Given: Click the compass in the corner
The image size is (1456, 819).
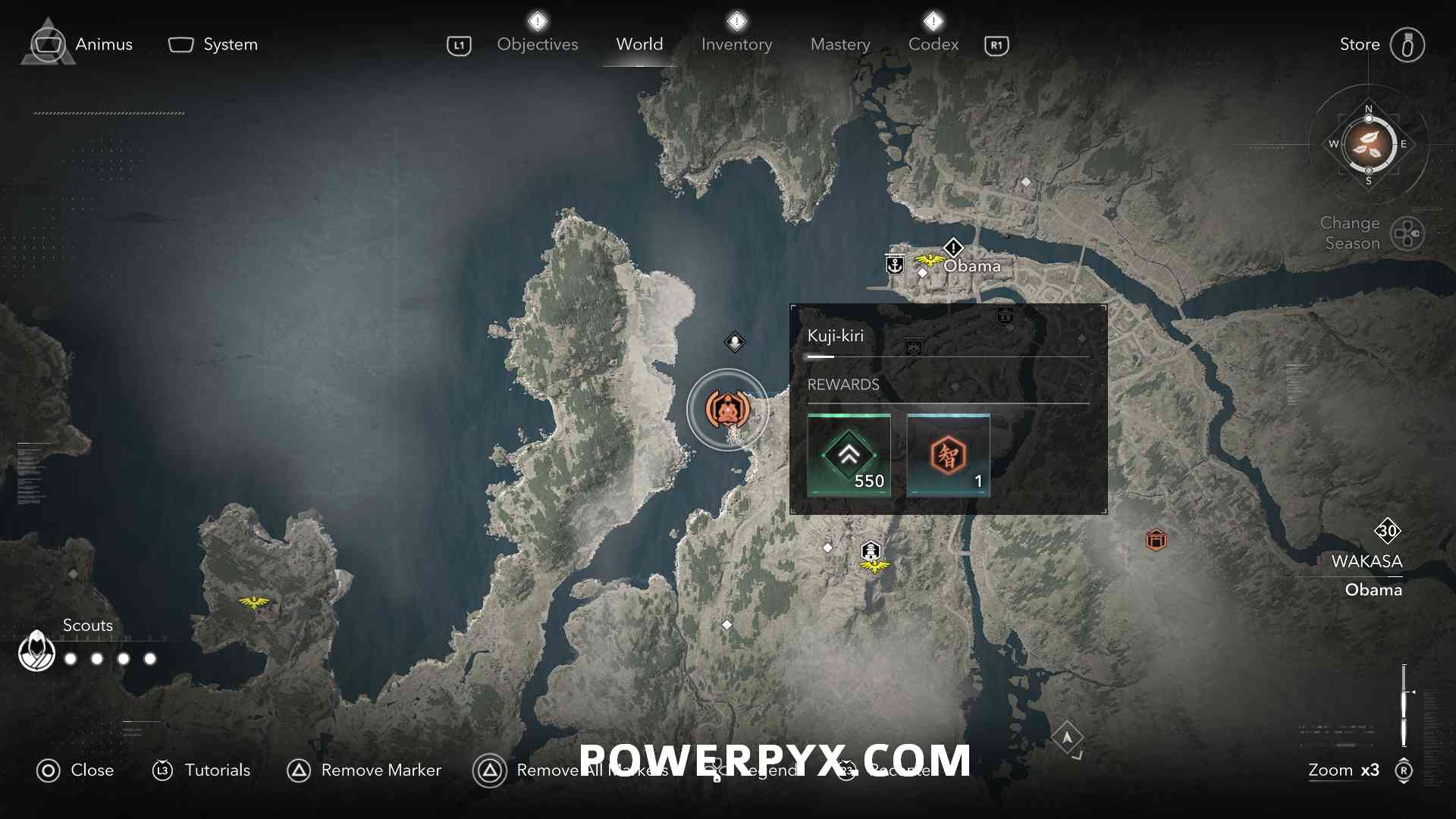Looking at the screenshot, I should (1368, 144).
